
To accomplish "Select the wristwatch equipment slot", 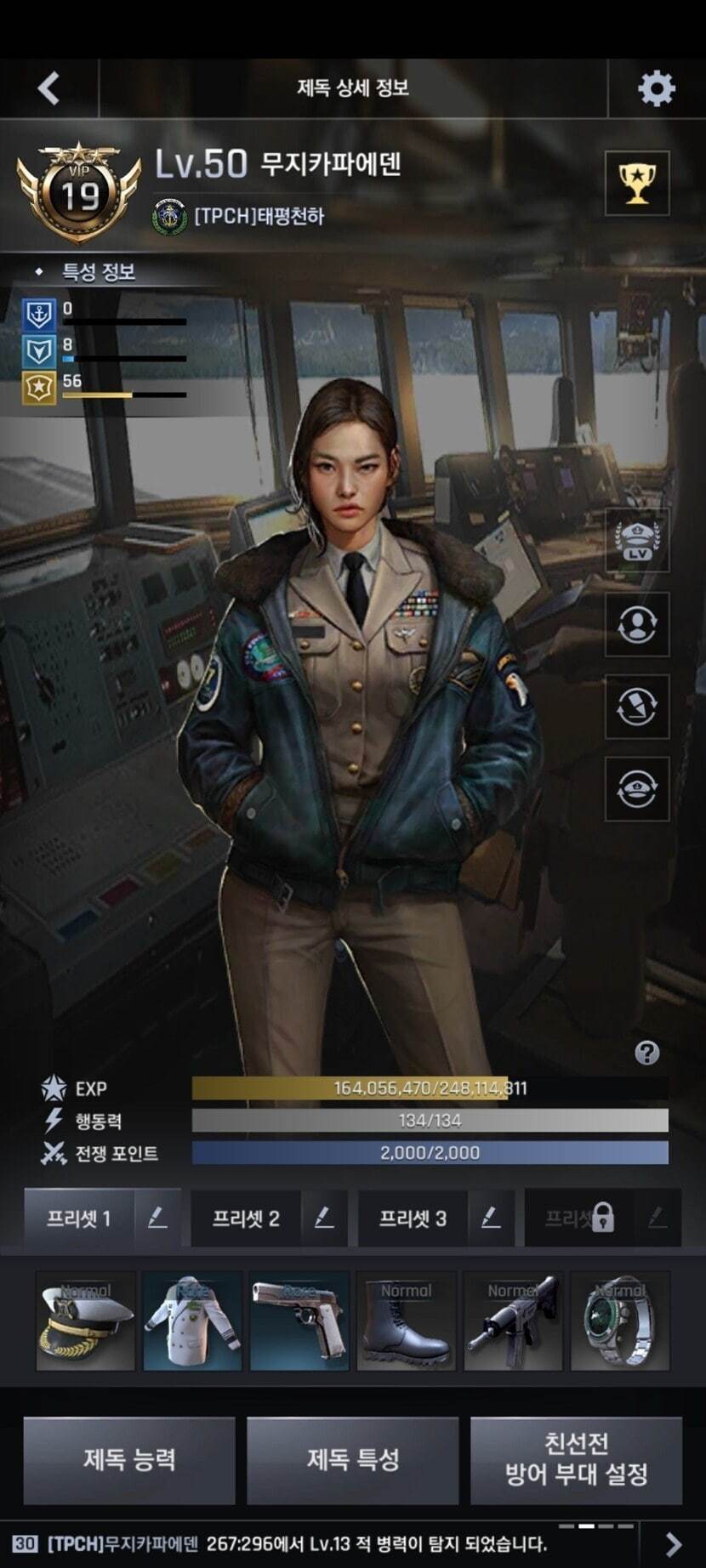I will (x=620, y=1321).
